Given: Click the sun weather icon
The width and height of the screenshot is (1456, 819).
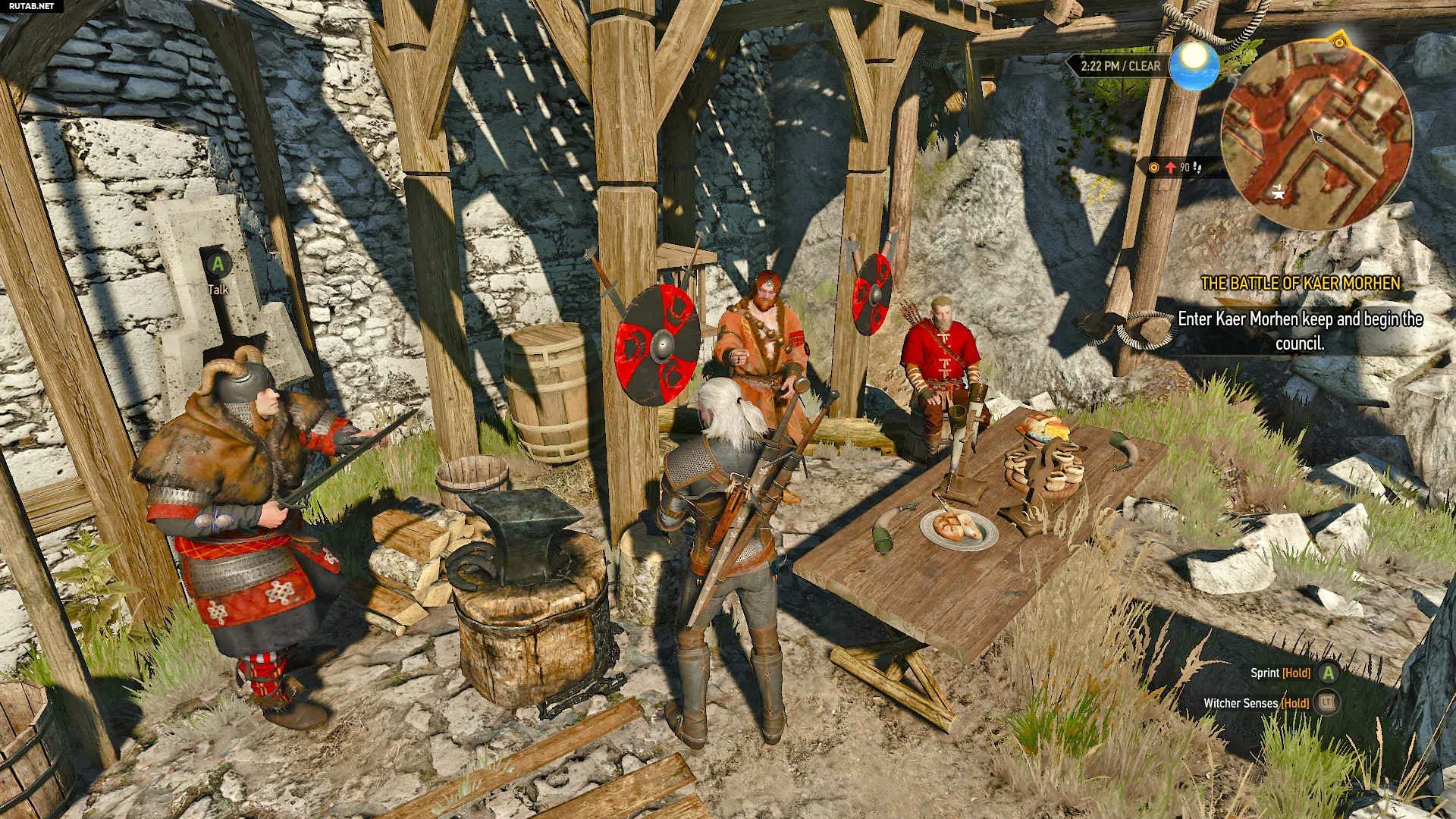Looking at the screenshot, I should coord(1194,65).
